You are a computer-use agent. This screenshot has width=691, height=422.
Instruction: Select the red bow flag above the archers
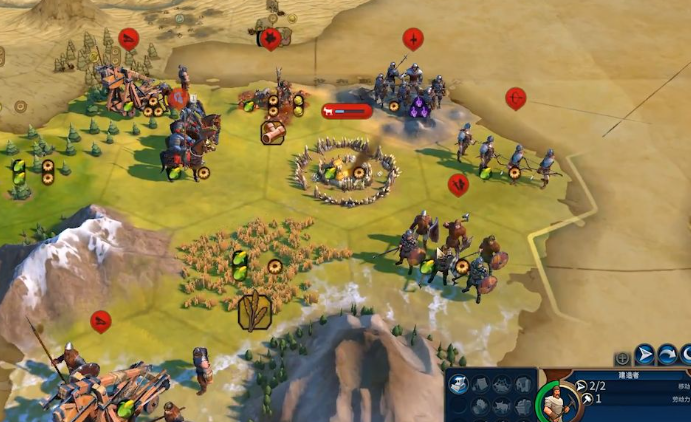[x=515, y=98]
